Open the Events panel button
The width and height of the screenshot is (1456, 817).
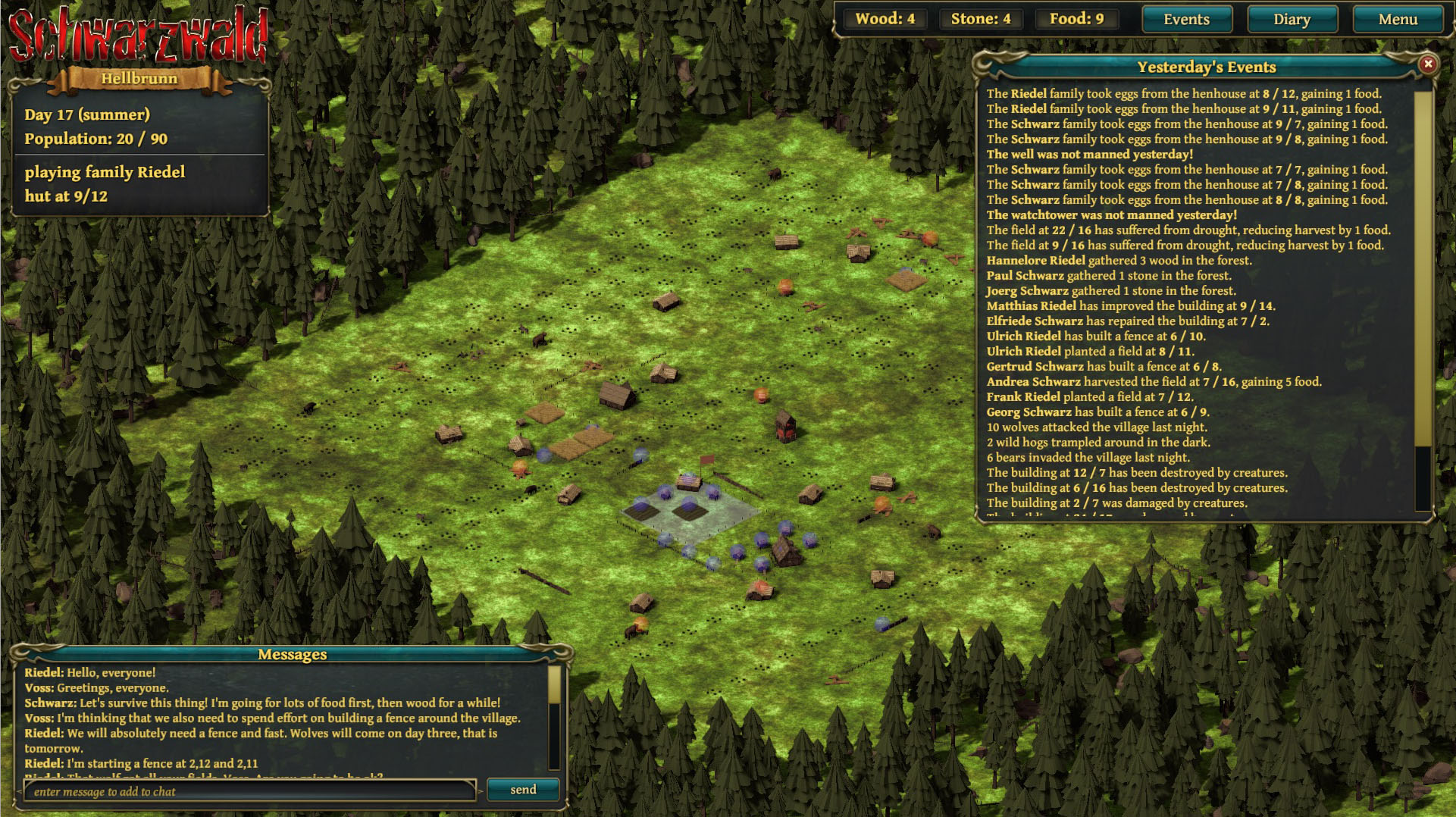point(1186,20)
